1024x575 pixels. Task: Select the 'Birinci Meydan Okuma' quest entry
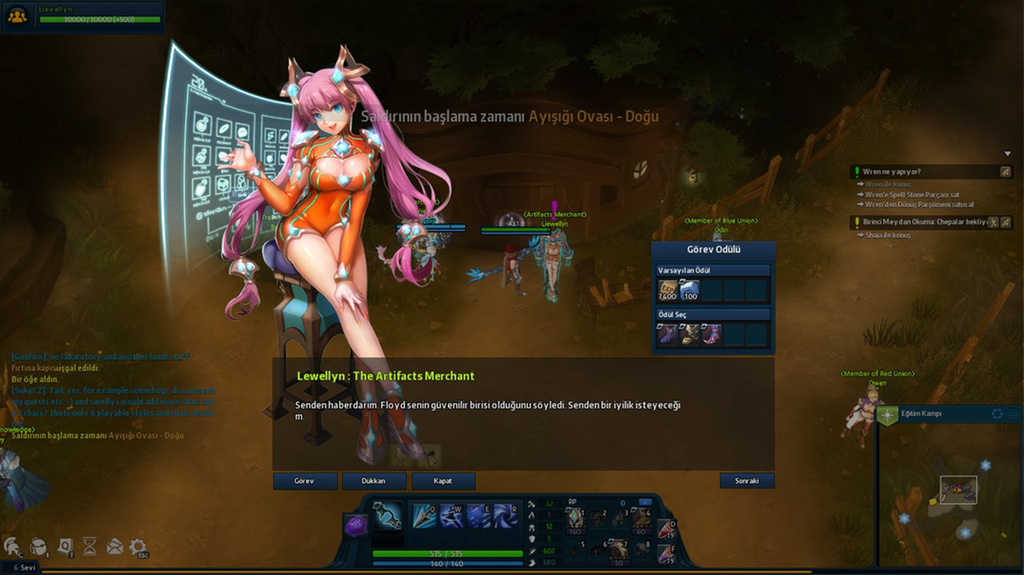pyautogui.click(x=920, y=222)
